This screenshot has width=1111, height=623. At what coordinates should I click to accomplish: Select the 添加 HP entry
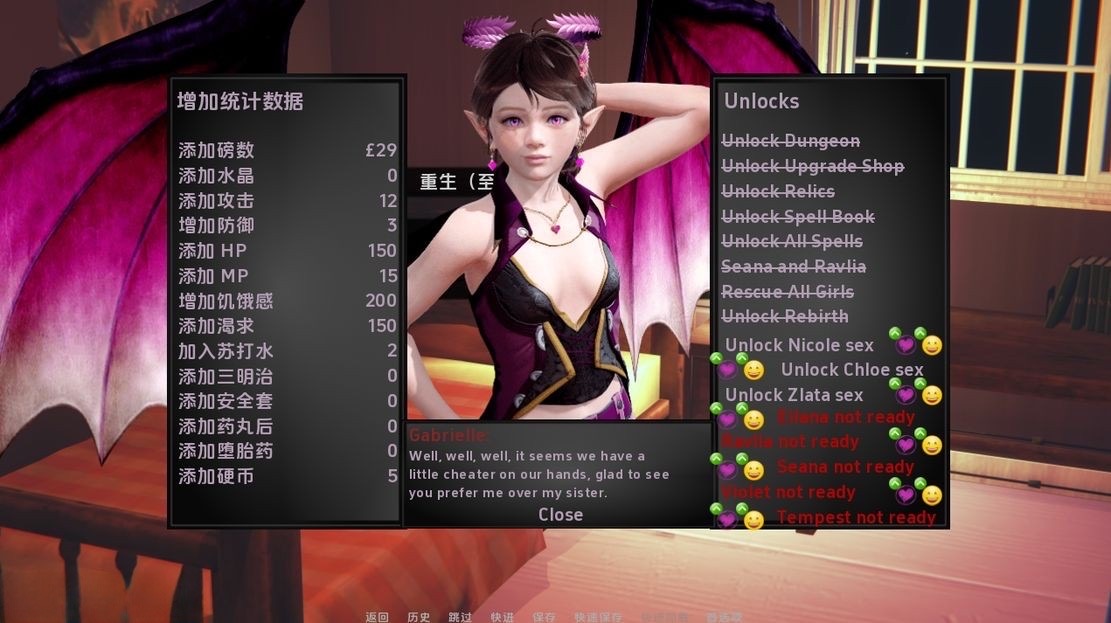pyautogui.click(x=212, y=250)
